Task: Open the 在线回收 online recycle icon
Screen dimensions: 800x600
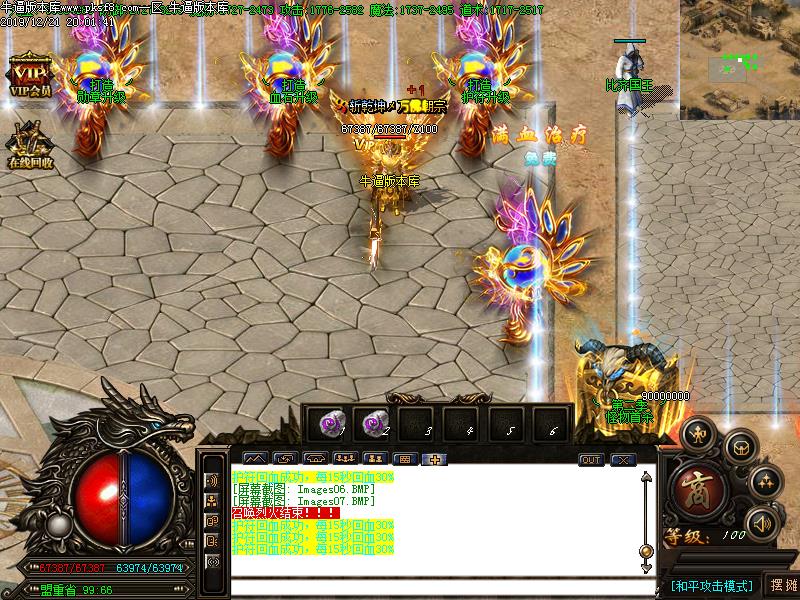Action: coord(29,144)
